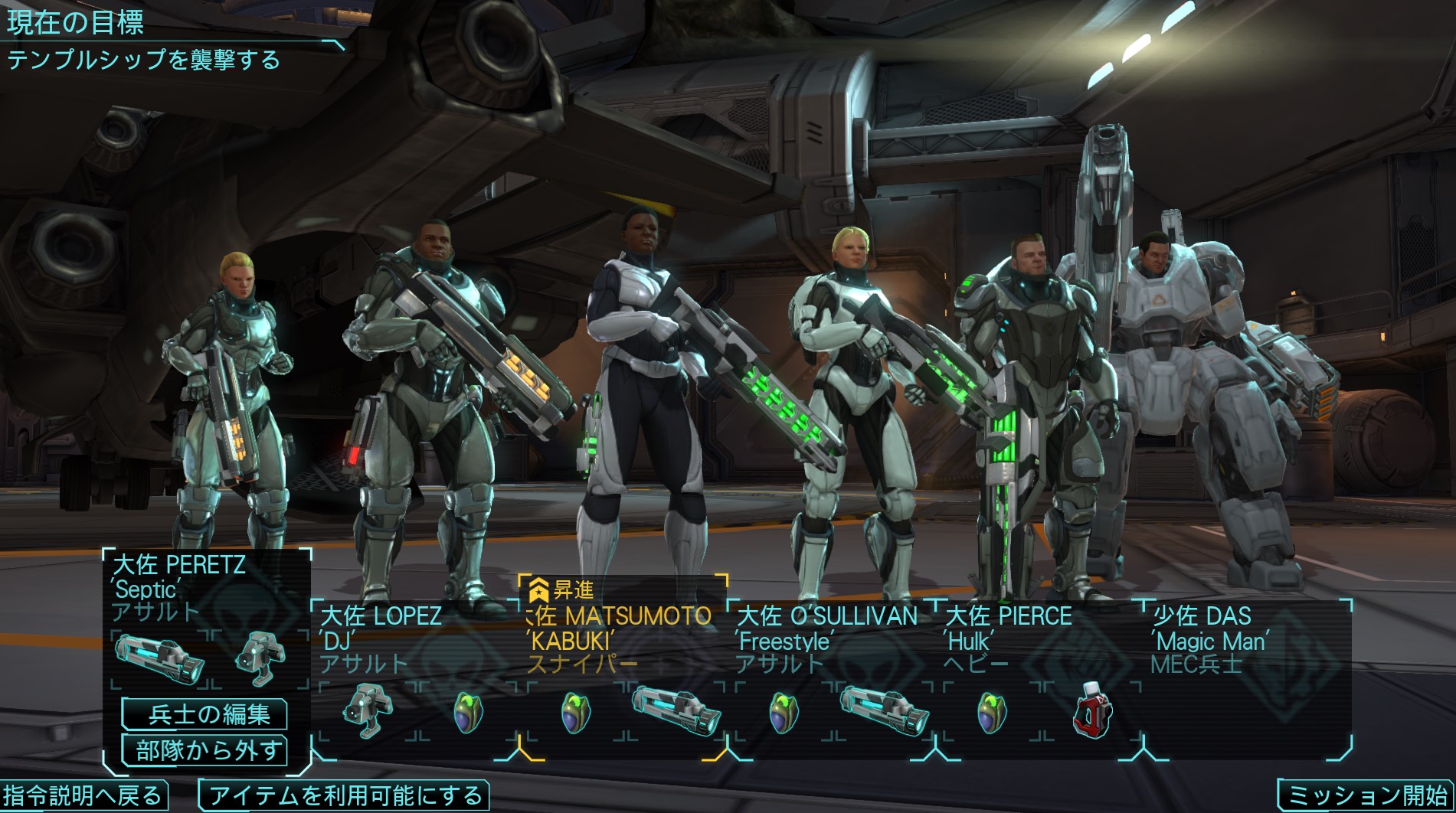The width and height of the screenshot is (1456, 813).
Task: Start mission with ミッション開始 button
Action: [1366, 795]
